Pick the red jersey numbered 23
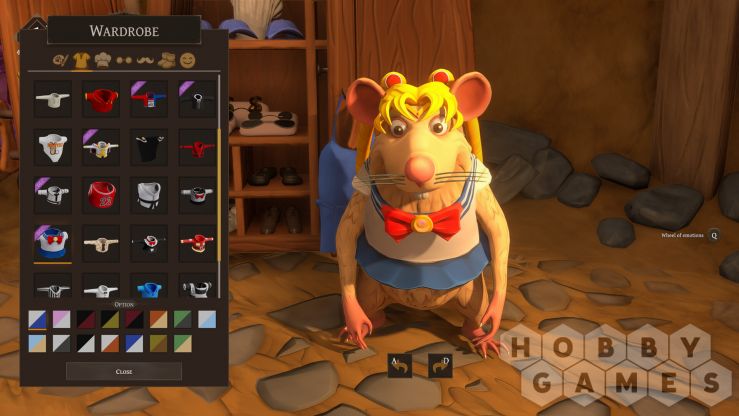The width and height of the screenshot is (739, 416). pos(102,193)
